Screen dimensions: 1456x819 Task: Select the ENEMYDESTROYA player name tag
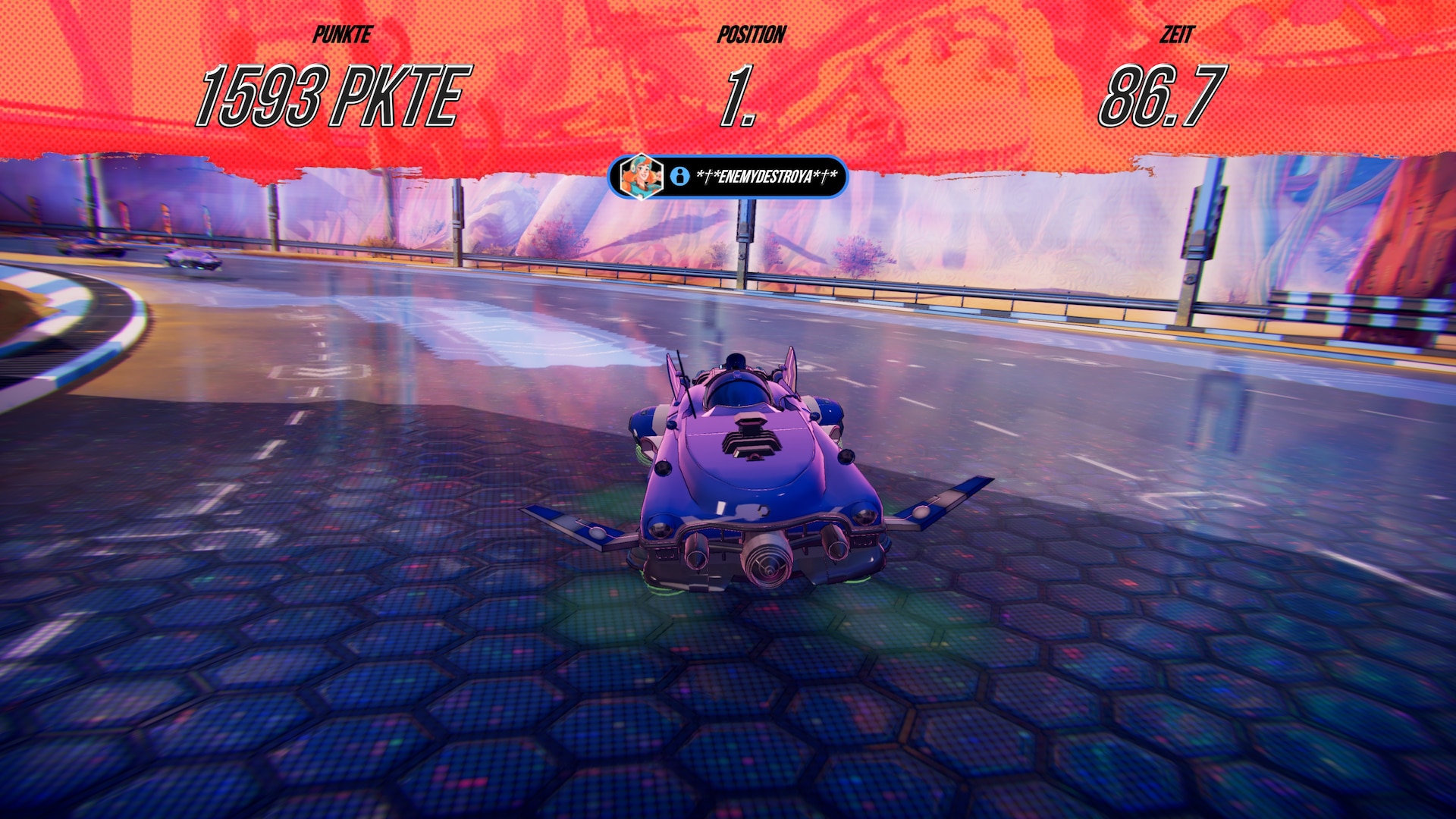tap(766, 177)
